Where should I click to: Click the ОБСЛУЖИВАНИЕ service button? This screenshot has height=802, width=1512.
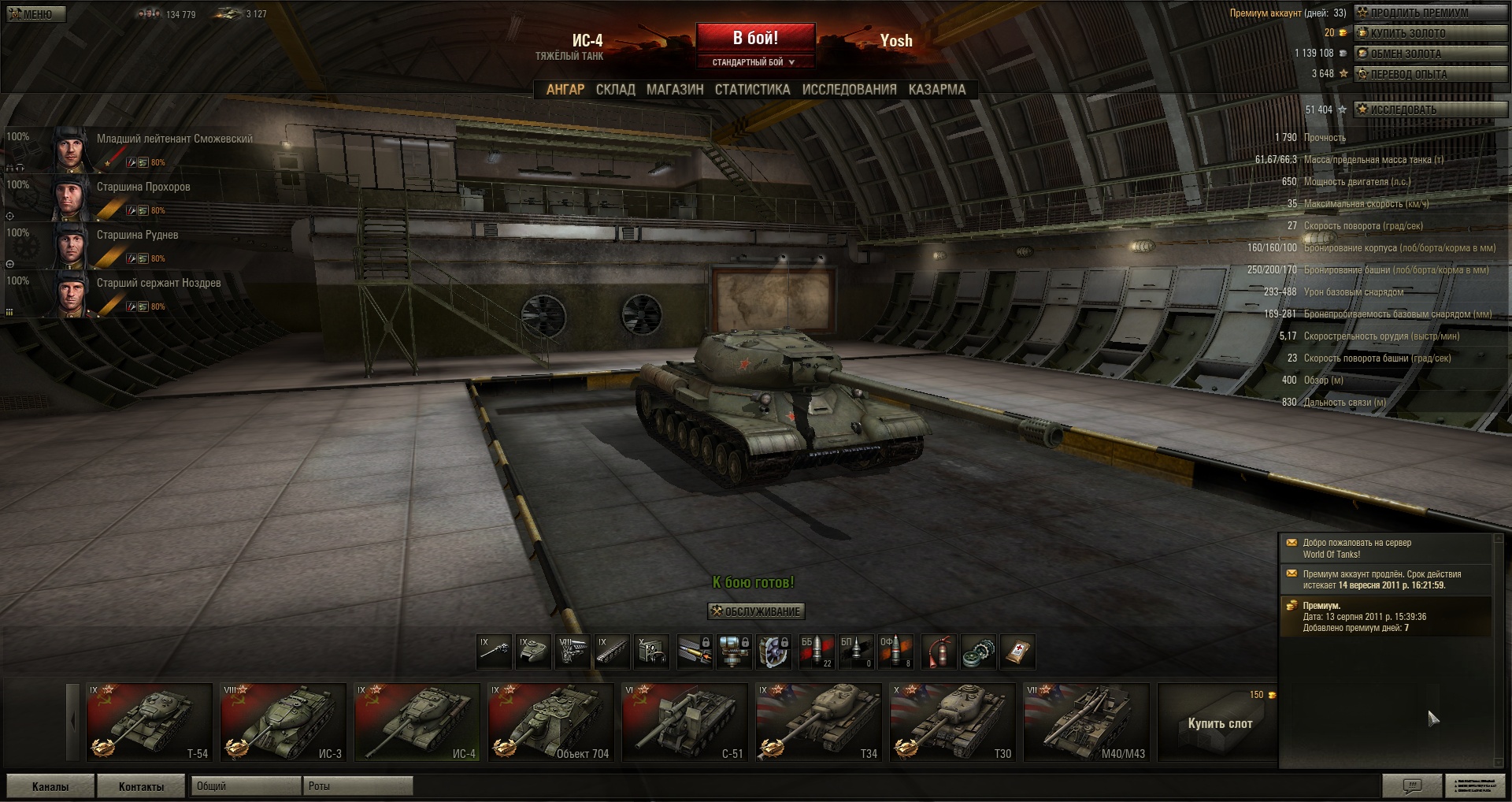coord(756,611)
